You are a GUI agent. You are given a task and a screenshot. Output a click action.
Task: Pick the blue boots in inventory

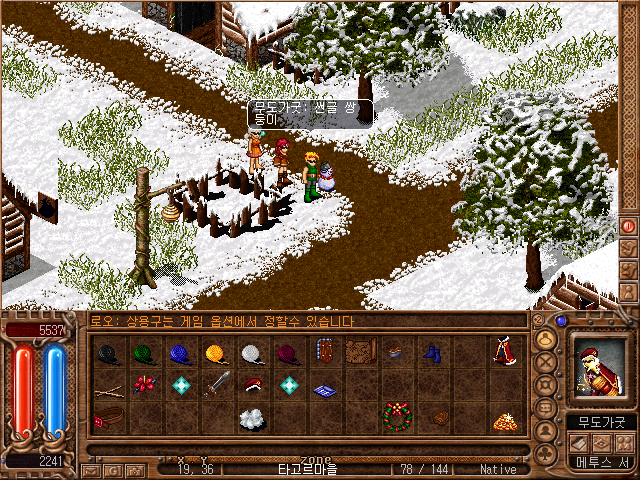(x=431, y=353)
